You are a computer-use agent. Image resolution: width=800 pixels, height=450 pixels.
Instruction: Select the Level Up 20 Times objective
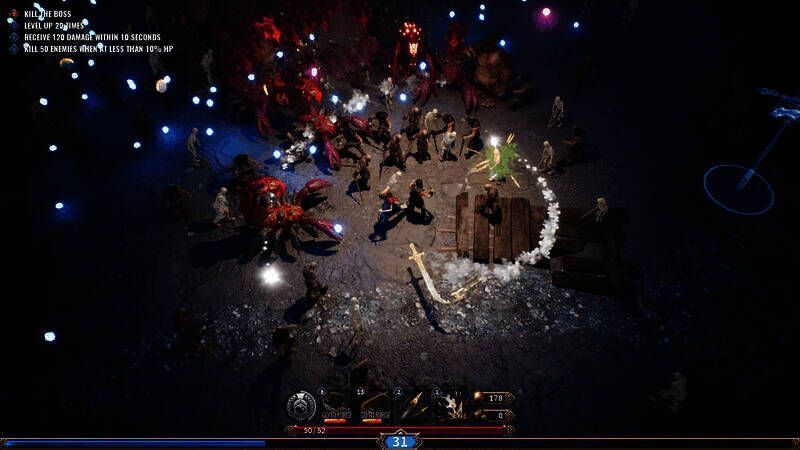point(55,25)
